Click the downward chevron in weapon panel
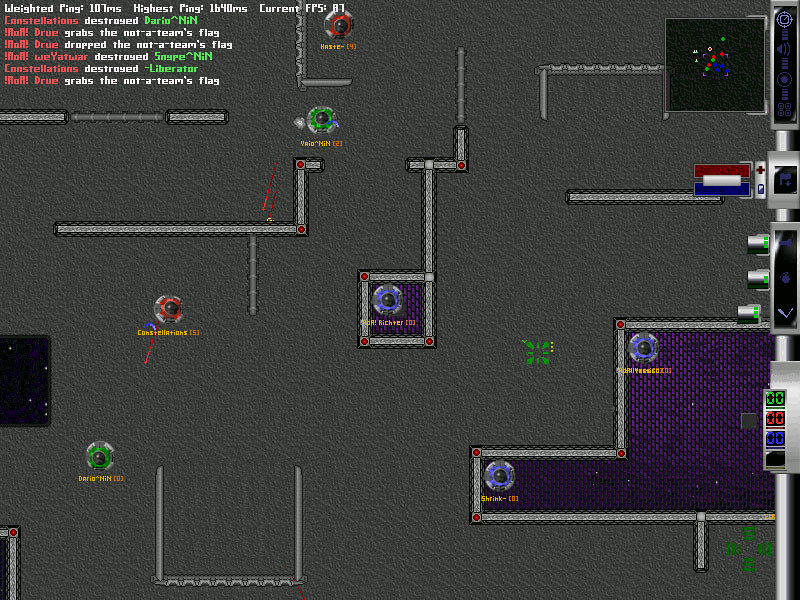800x600 pixels. pyautogui.click(x=786, y=313)
